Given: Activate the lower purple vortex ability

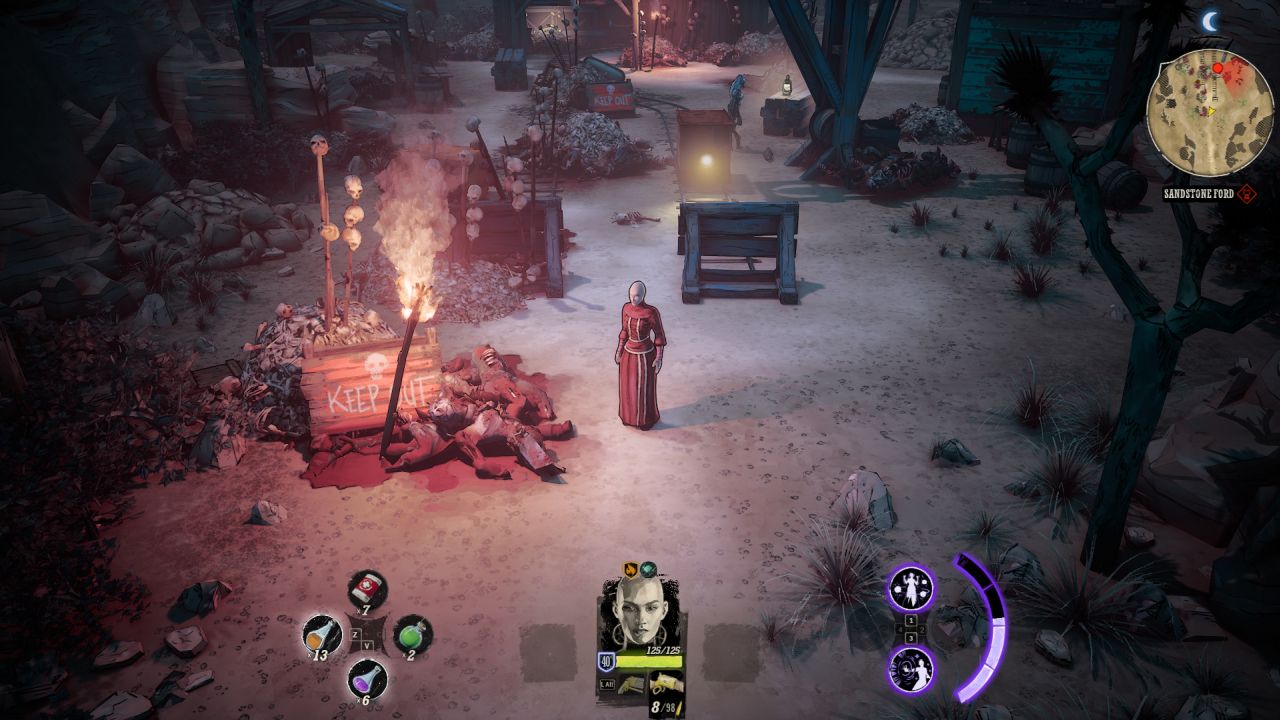Looking at the screenshot, I should (911, 668).
